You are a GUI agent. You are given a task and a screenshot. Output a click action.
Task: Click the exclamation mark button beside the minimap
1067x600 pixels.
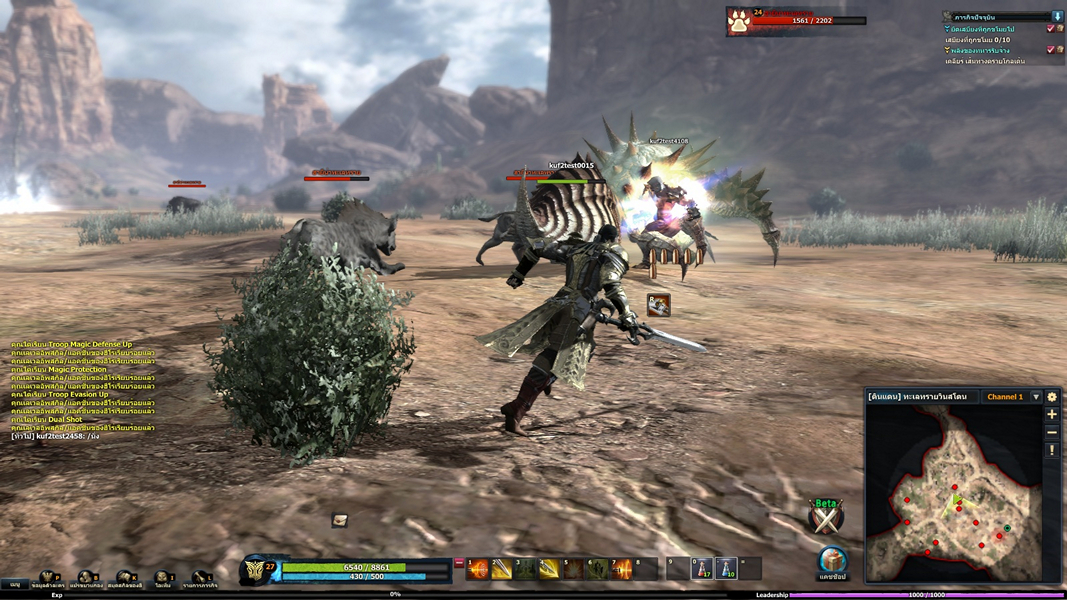point(1052,451)
